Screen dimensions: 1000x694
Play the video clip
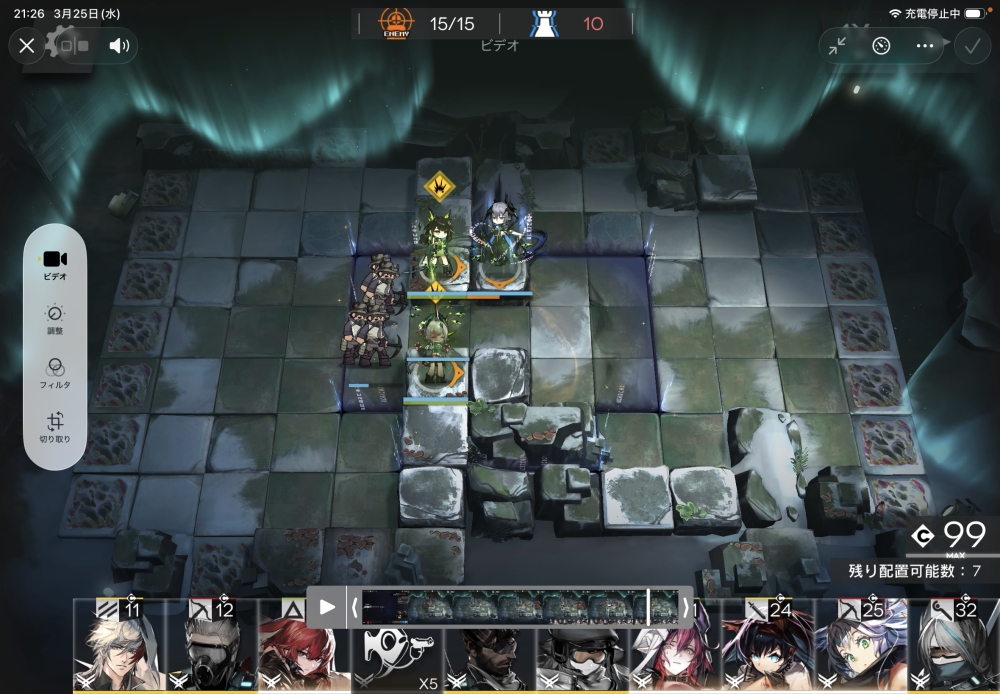pos(327,607)
